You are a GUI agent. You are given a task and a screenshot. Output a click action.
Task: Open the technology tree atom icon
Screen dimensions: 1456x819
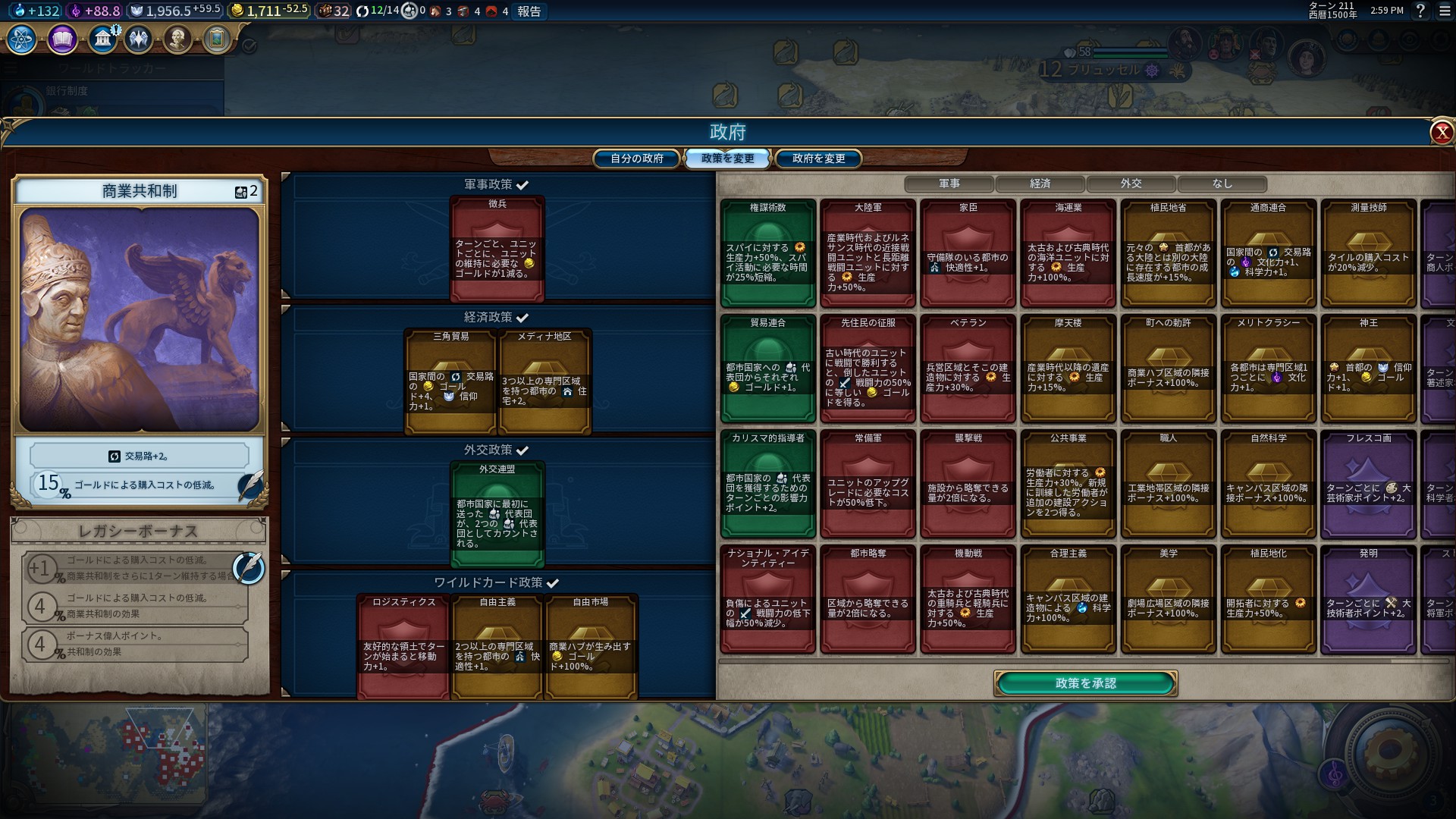click(x=22, y=39)
